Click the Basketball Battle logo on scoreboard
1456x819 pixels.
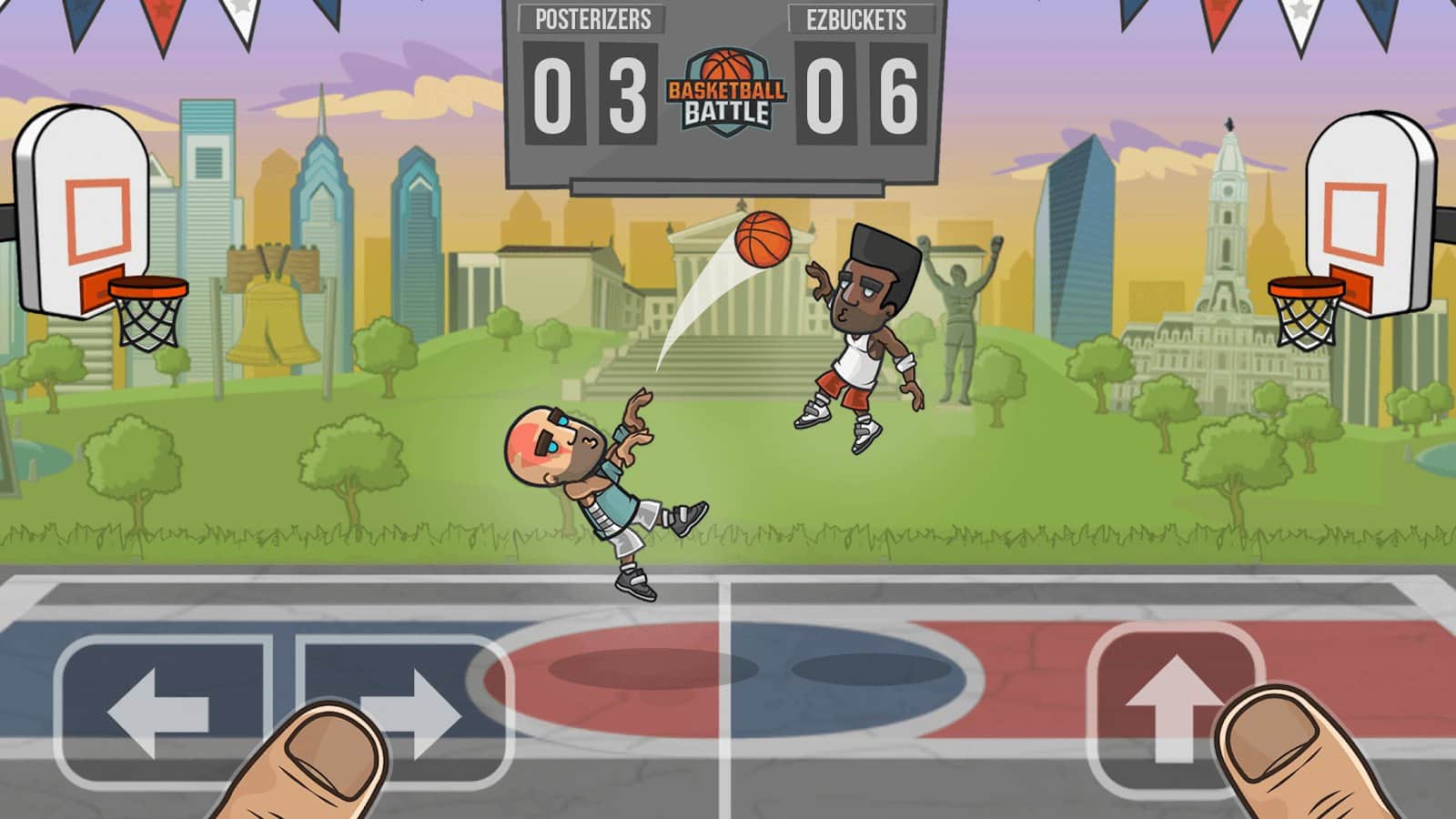(728, 91)
